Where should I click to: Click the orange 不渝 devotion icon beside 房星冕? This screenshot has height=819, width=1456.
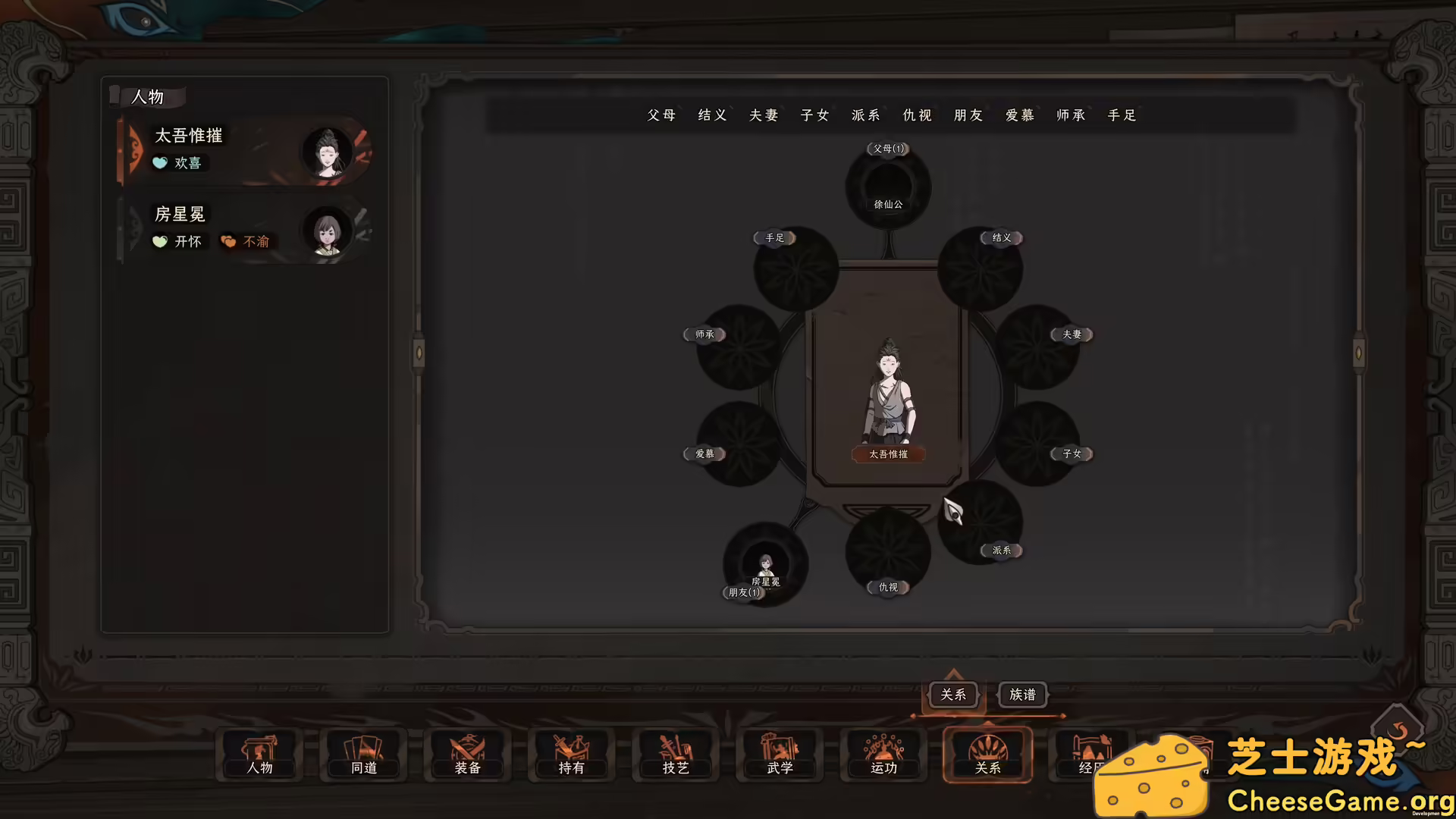[229, 241]
